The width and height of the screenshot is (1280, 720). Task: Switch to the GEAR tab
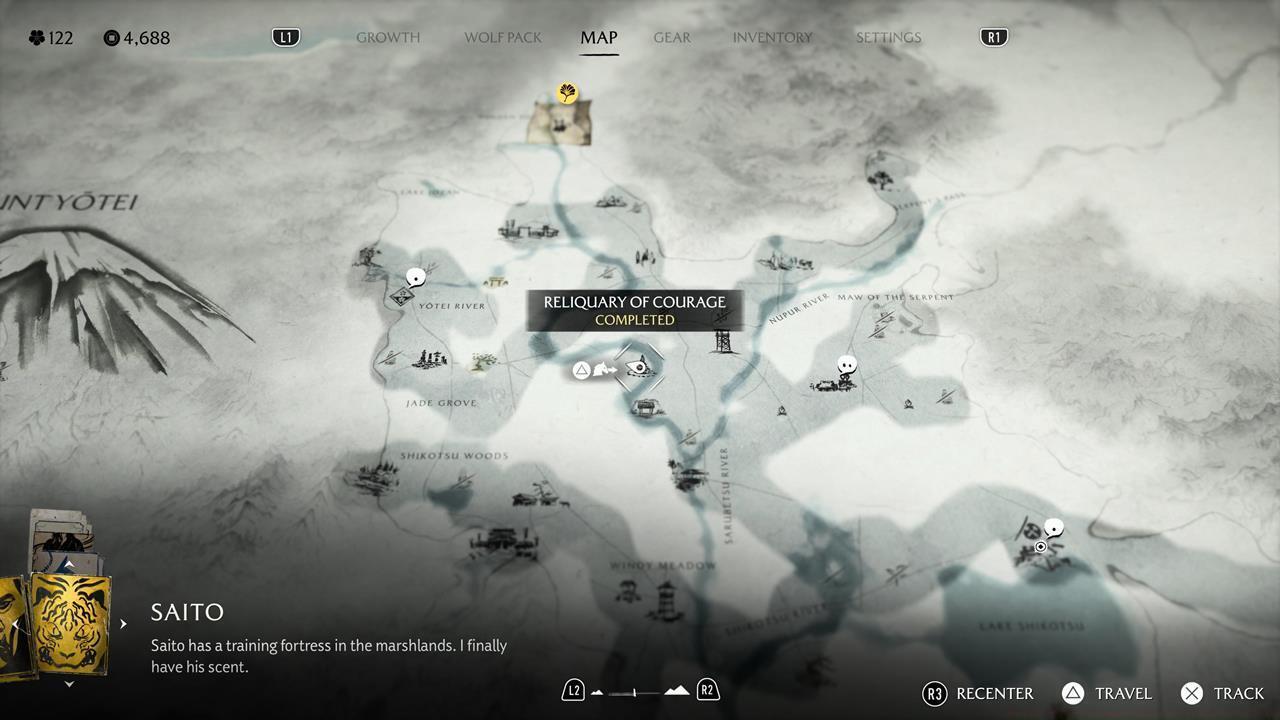671,37
